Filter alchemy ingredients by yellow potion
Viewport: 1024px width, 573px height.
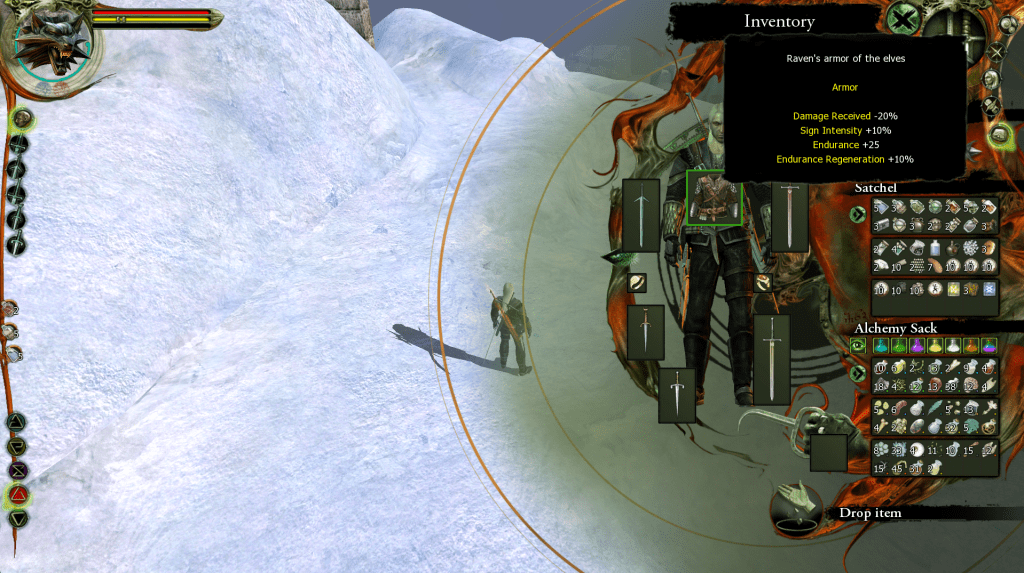click(936, 346)
